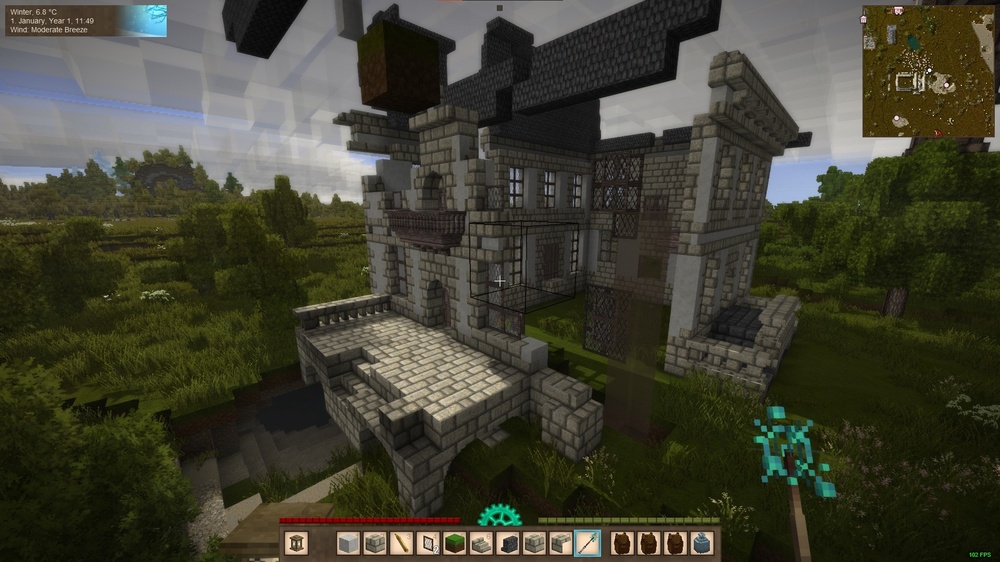Pick the grass soil block slot
Image resolution: width=1000 pixels, height=562 pixels.
pos(455,543)
